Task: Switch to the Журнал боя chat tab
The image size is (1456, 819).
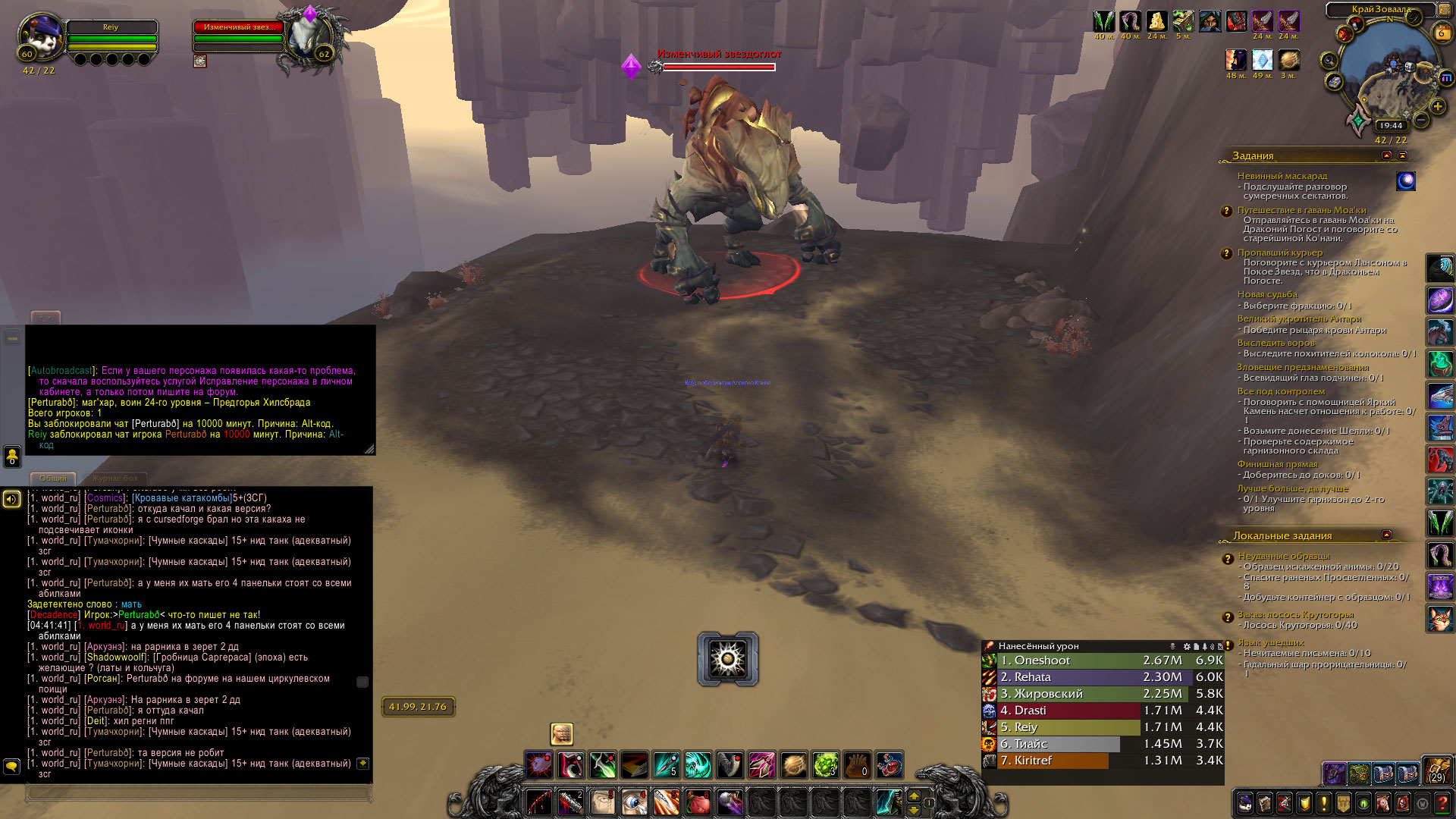Action: pyautogui.click(x=115, y=479)
